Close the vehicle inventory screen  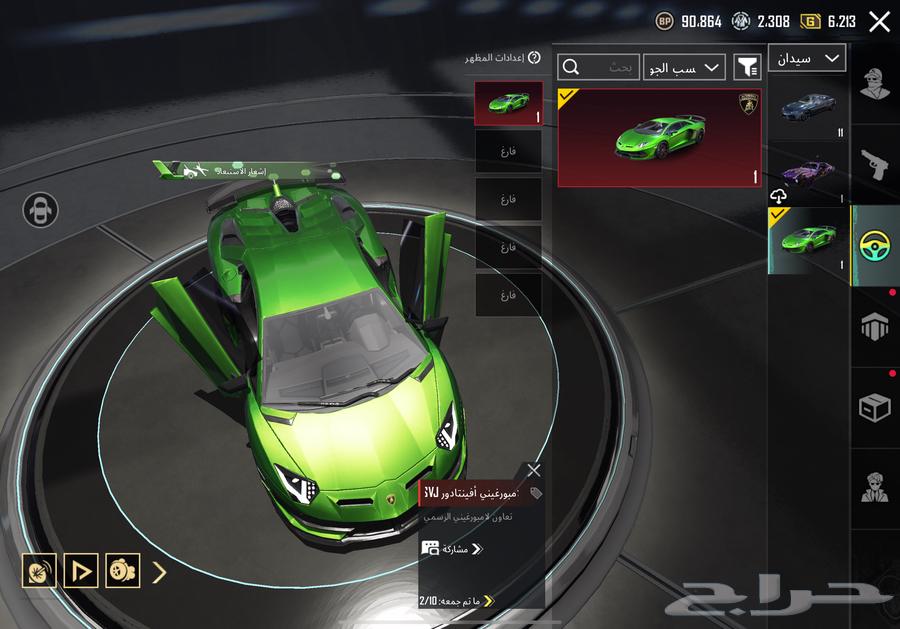tap(879, 22)
